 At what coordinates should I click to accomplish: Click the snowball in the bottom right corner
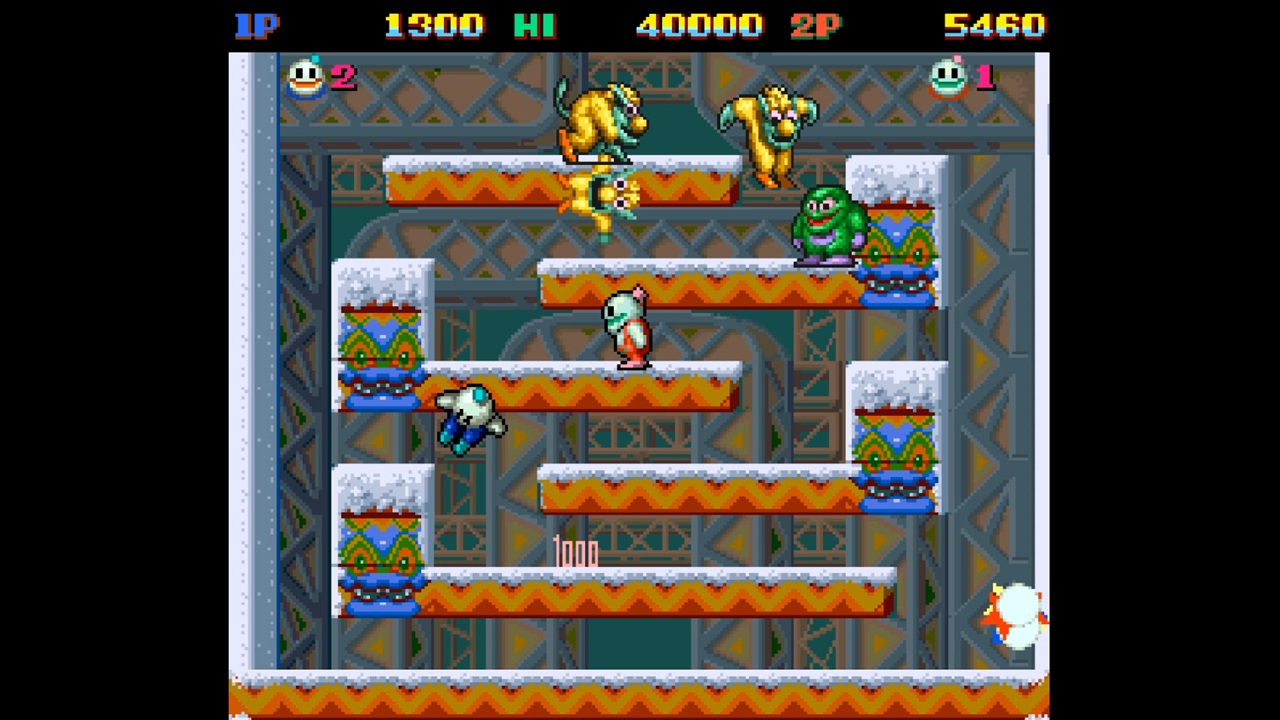click(1015, 615)
